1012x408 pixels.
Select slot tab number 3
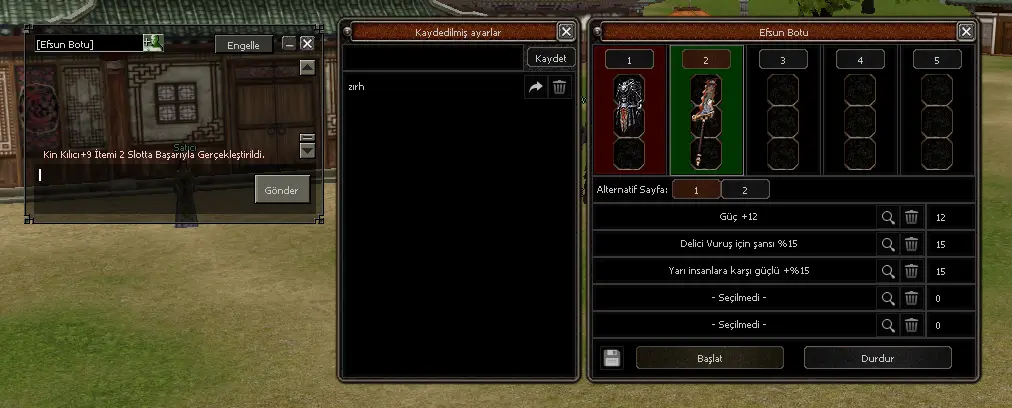782,60
